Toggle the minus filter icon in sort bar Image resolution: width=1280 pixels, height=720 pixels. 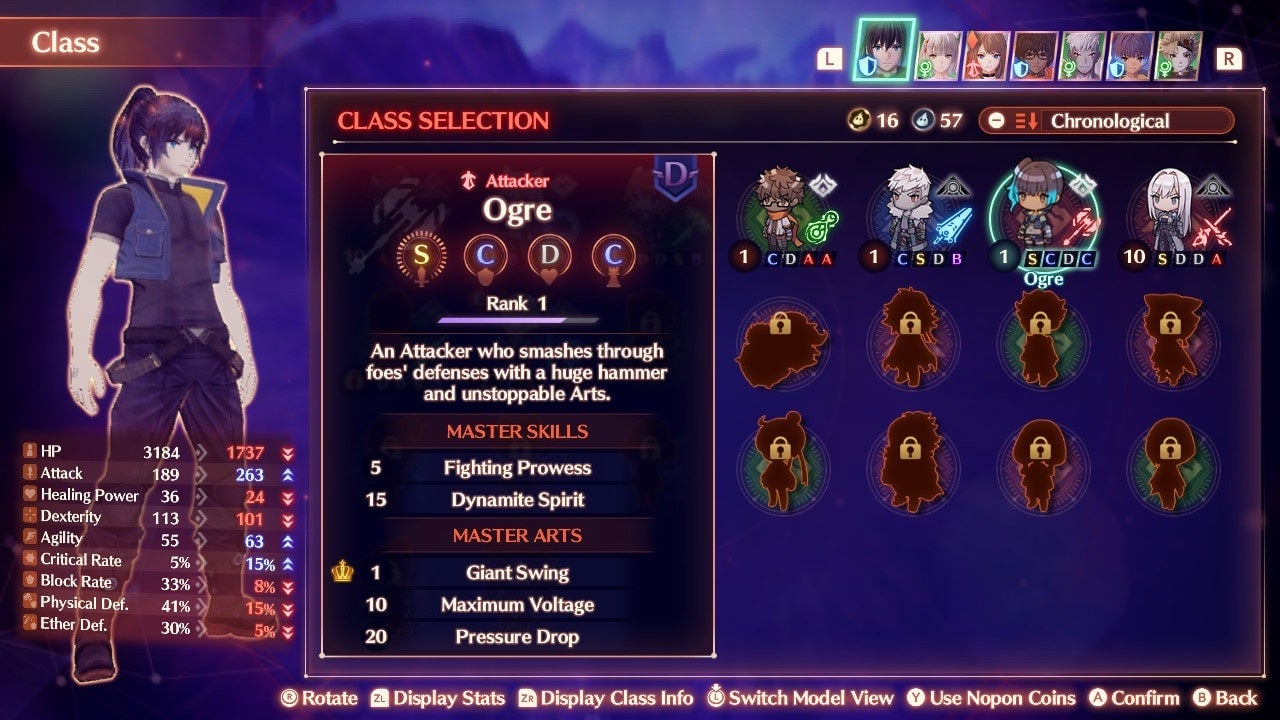[997, 121]
